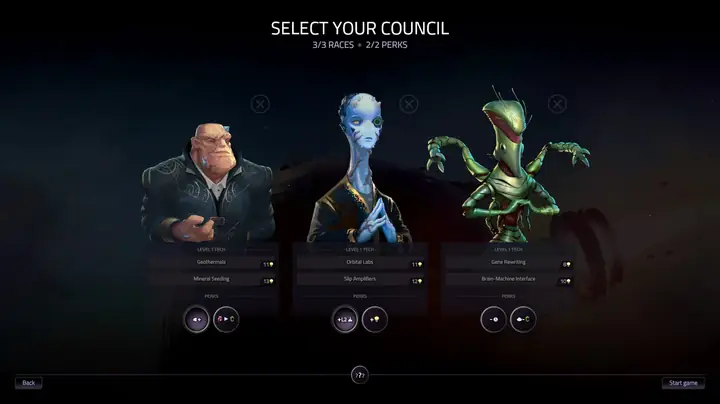The image size is (720, 404).
Task: Pick the Brain-Machine Interface tech
Action: [x=510, y=280]
